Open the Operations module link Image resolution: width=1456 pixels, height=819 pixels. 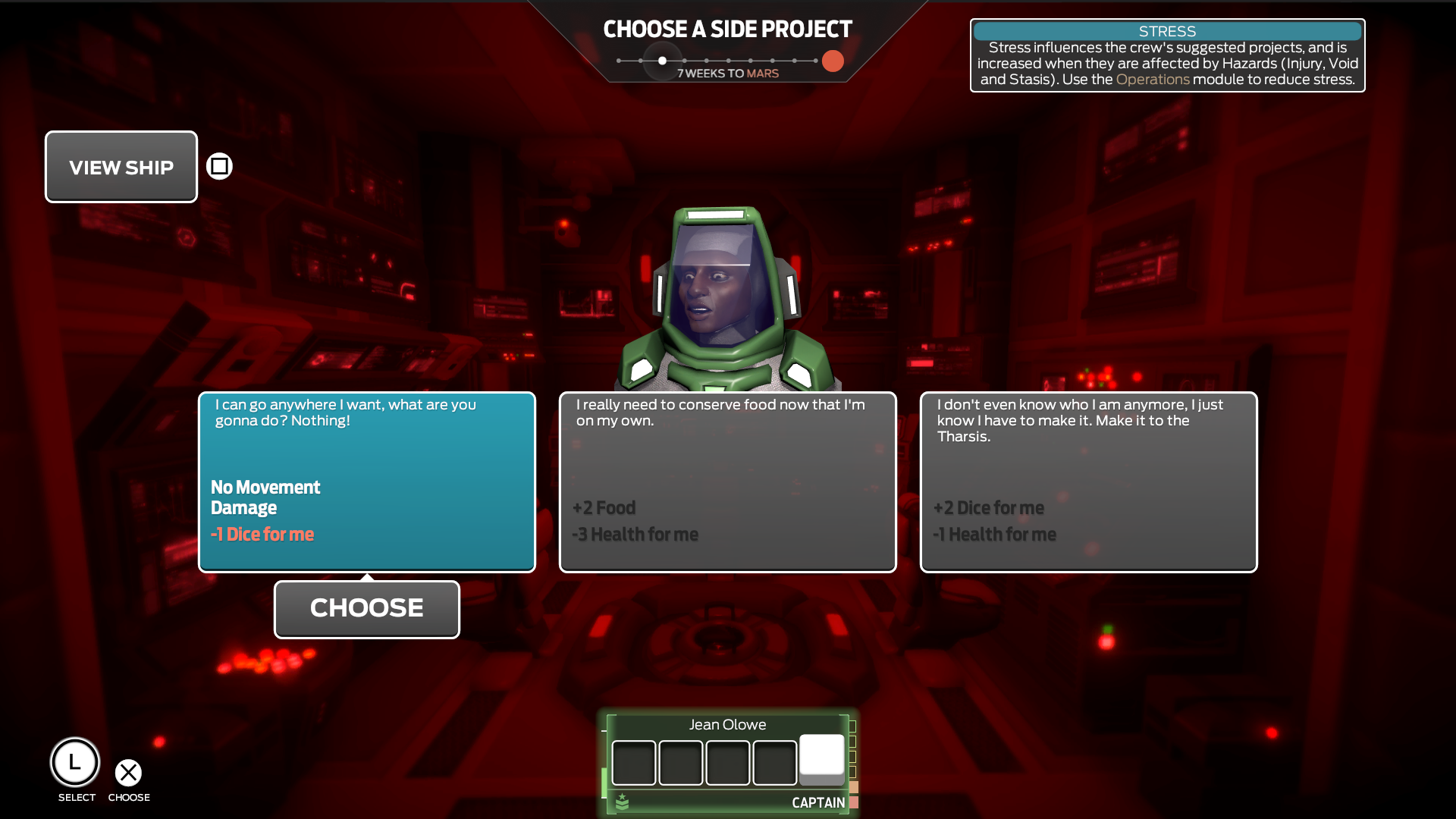[x=1153, y=79]
